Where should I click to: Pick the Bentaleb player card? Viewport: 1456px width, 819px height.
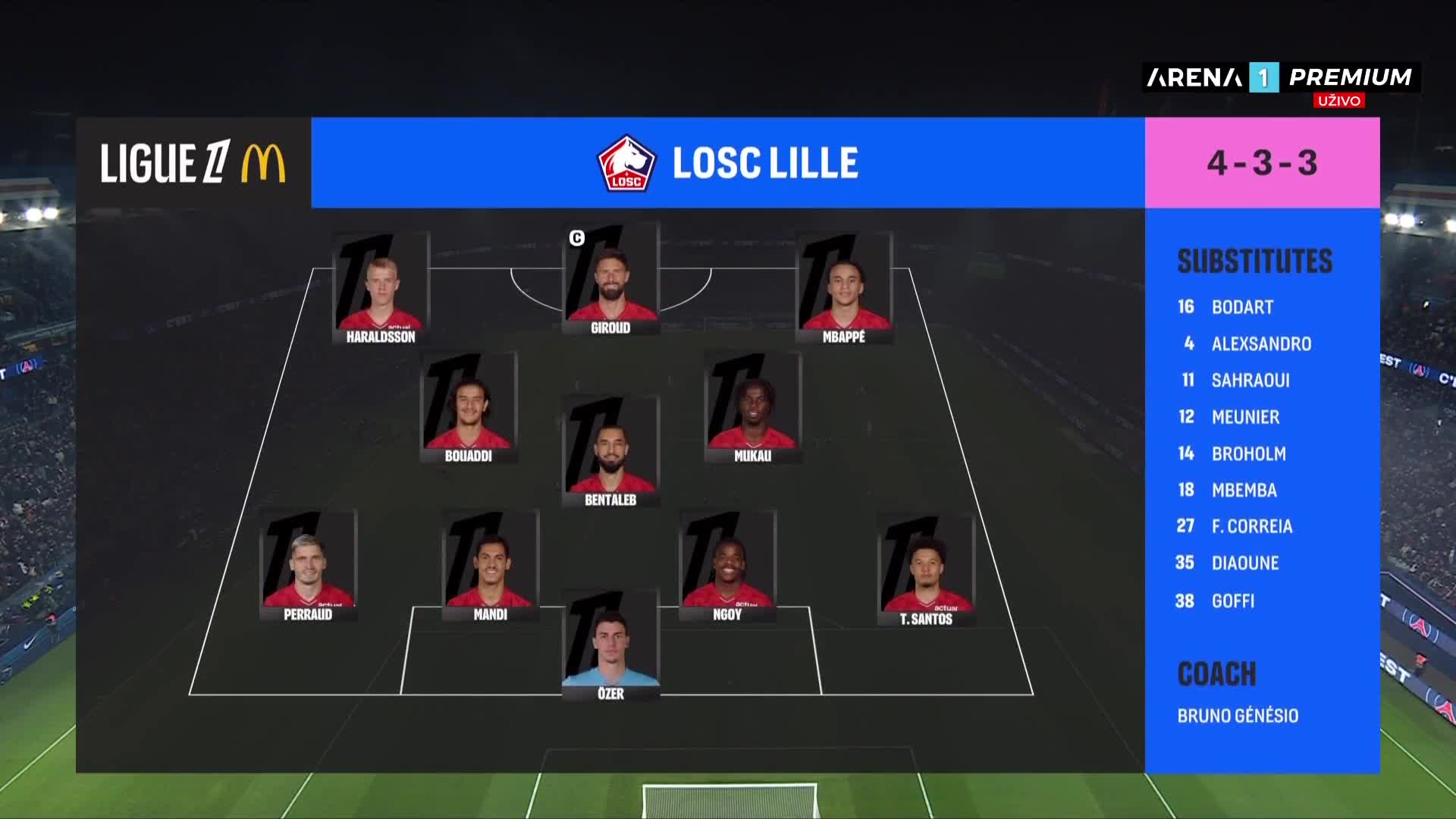tap(610, 452)
